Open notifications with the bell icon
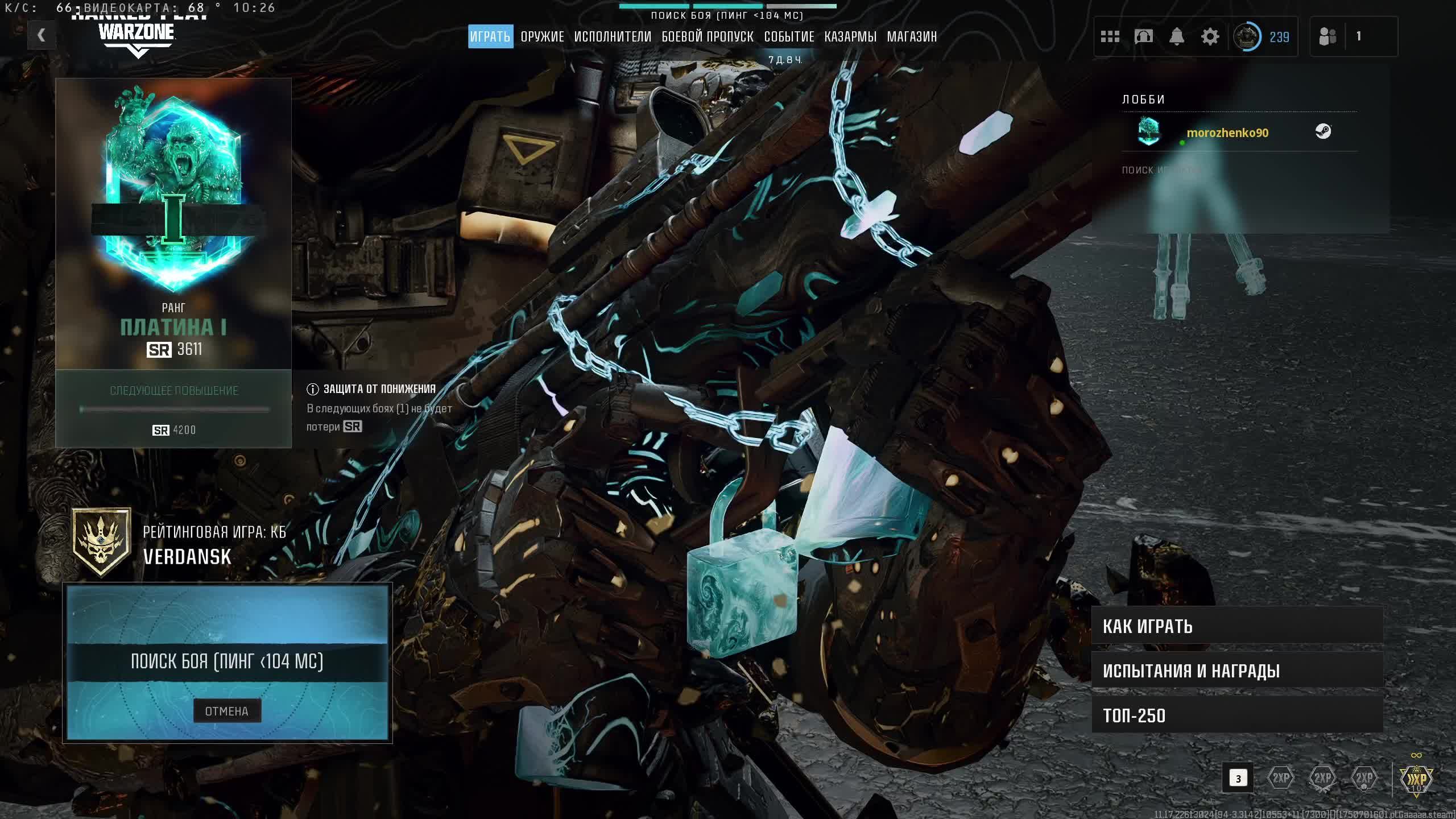The height and width of the screenshot is (819, 1456). tap(1176, 37)
